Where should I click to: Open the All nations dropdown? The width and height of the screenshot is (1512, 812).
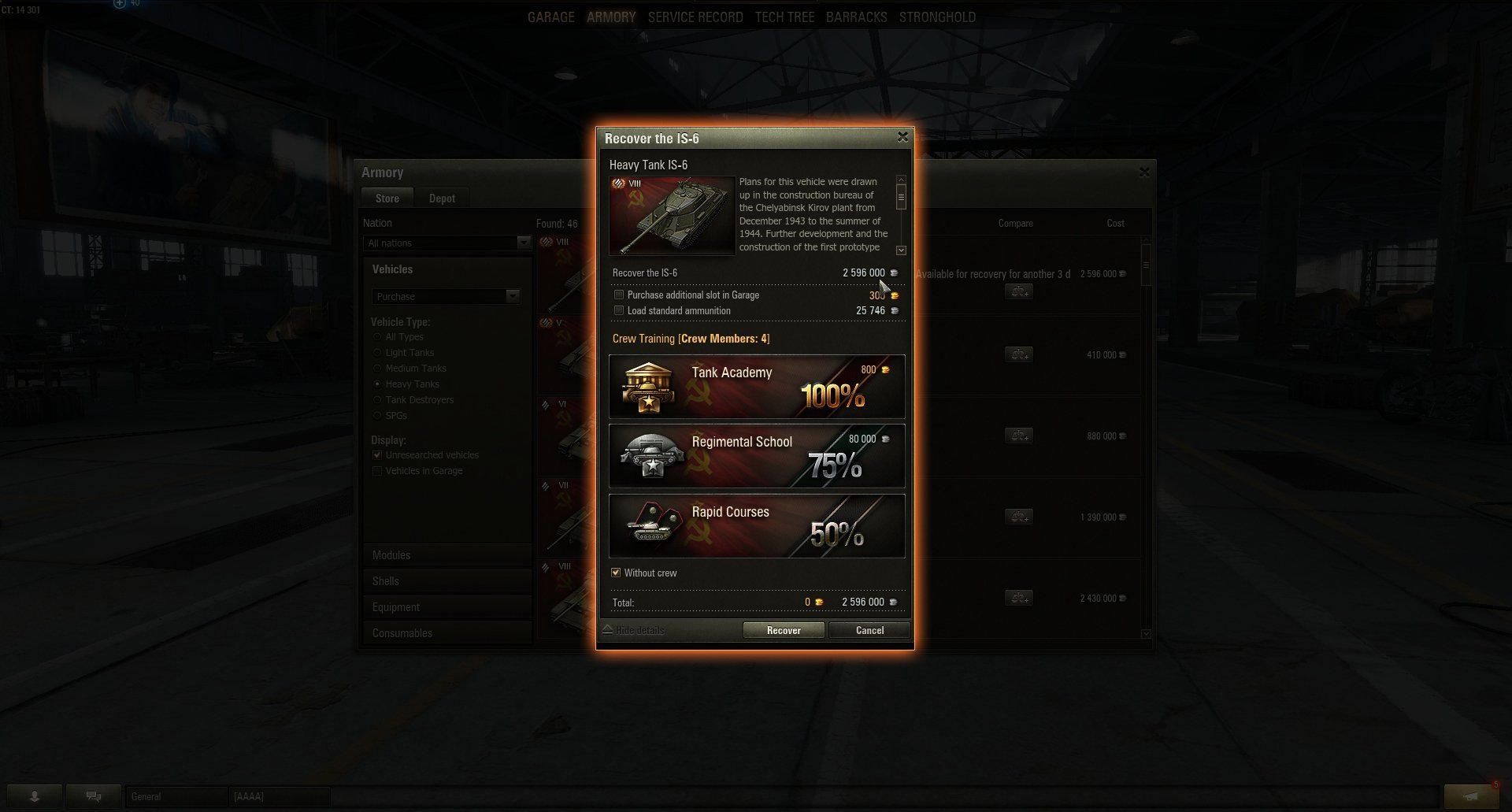tap(447, 243)
